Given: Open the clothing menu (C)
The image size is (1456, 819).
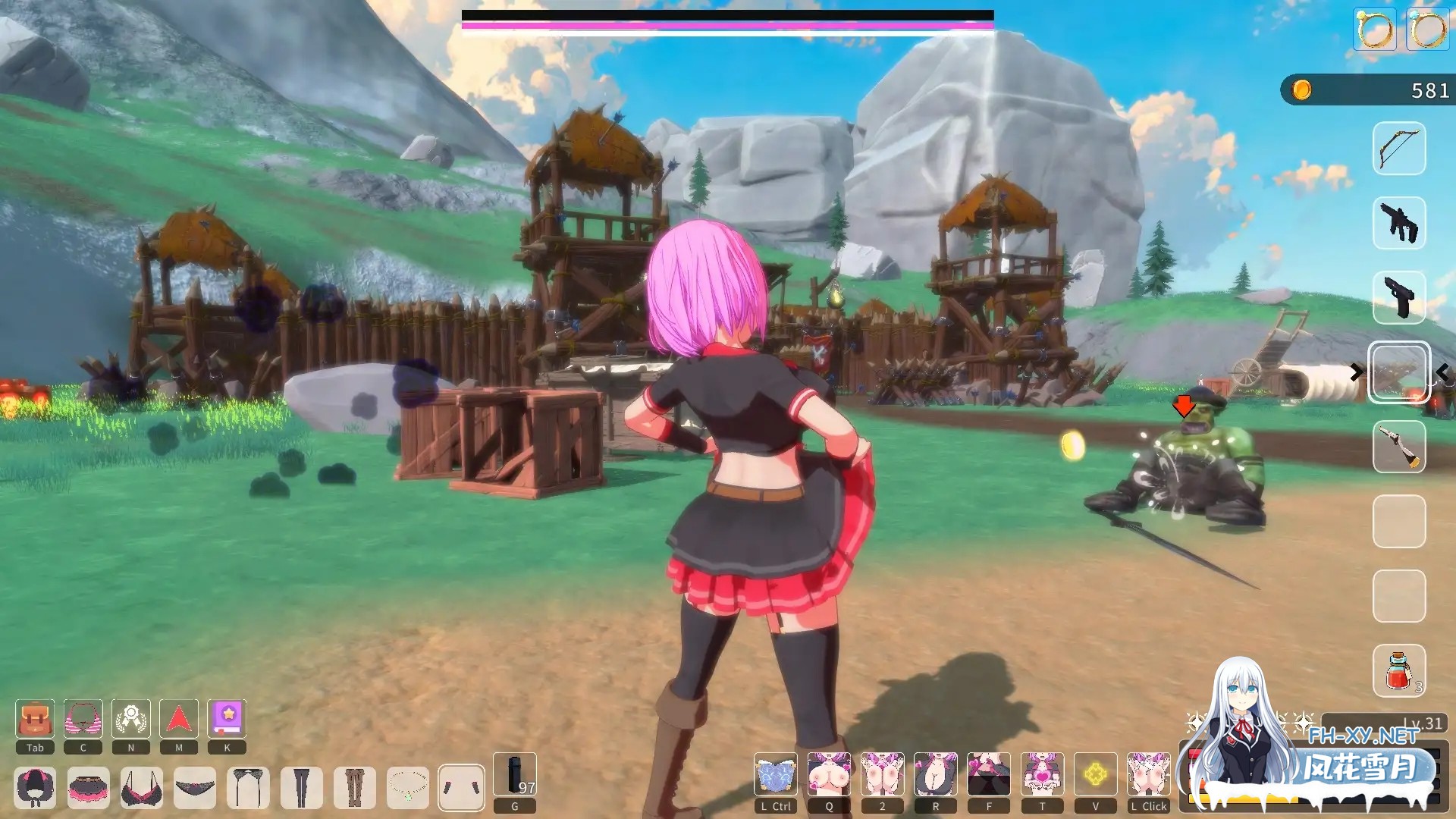Looking at the screenshot, I should 82,719.
